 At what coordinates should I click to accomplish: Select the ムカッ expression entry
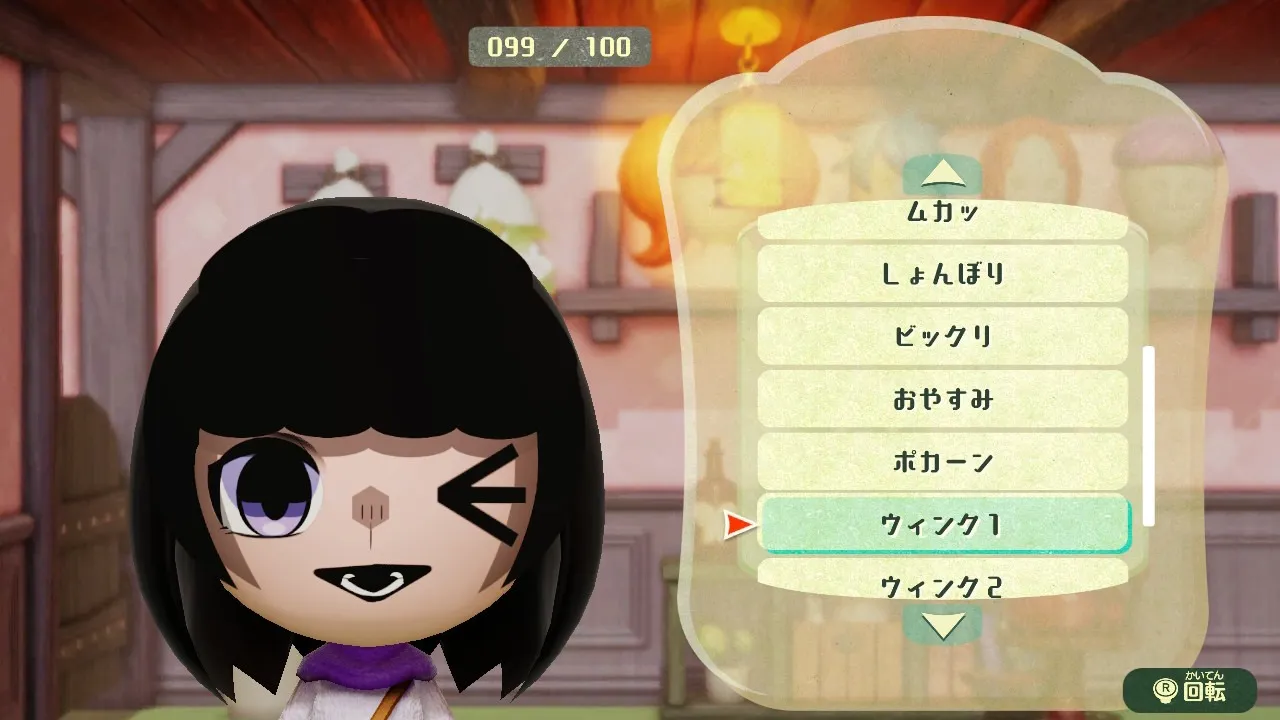[x=942, y=216]
